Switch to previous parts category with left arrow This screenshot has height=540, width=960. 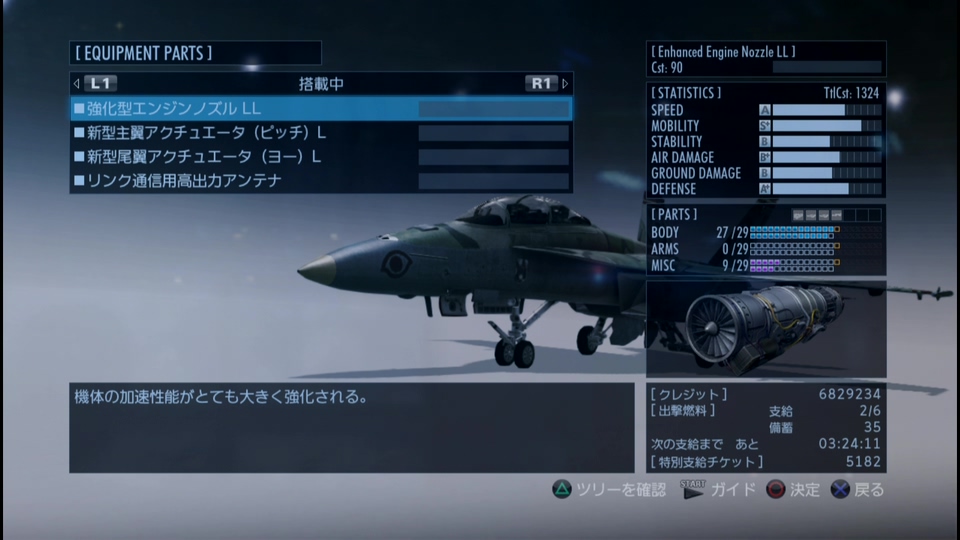[x=77, y=84]
